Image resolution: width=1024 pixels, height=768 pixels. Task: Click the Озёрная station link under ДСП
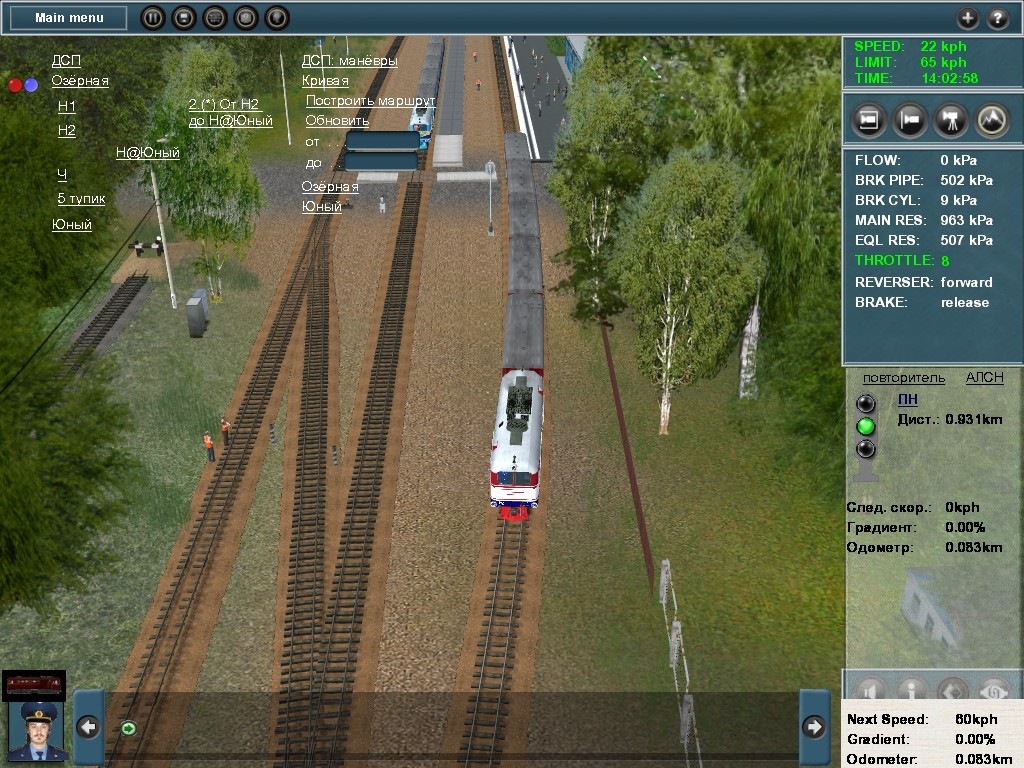tap(80, 81)
